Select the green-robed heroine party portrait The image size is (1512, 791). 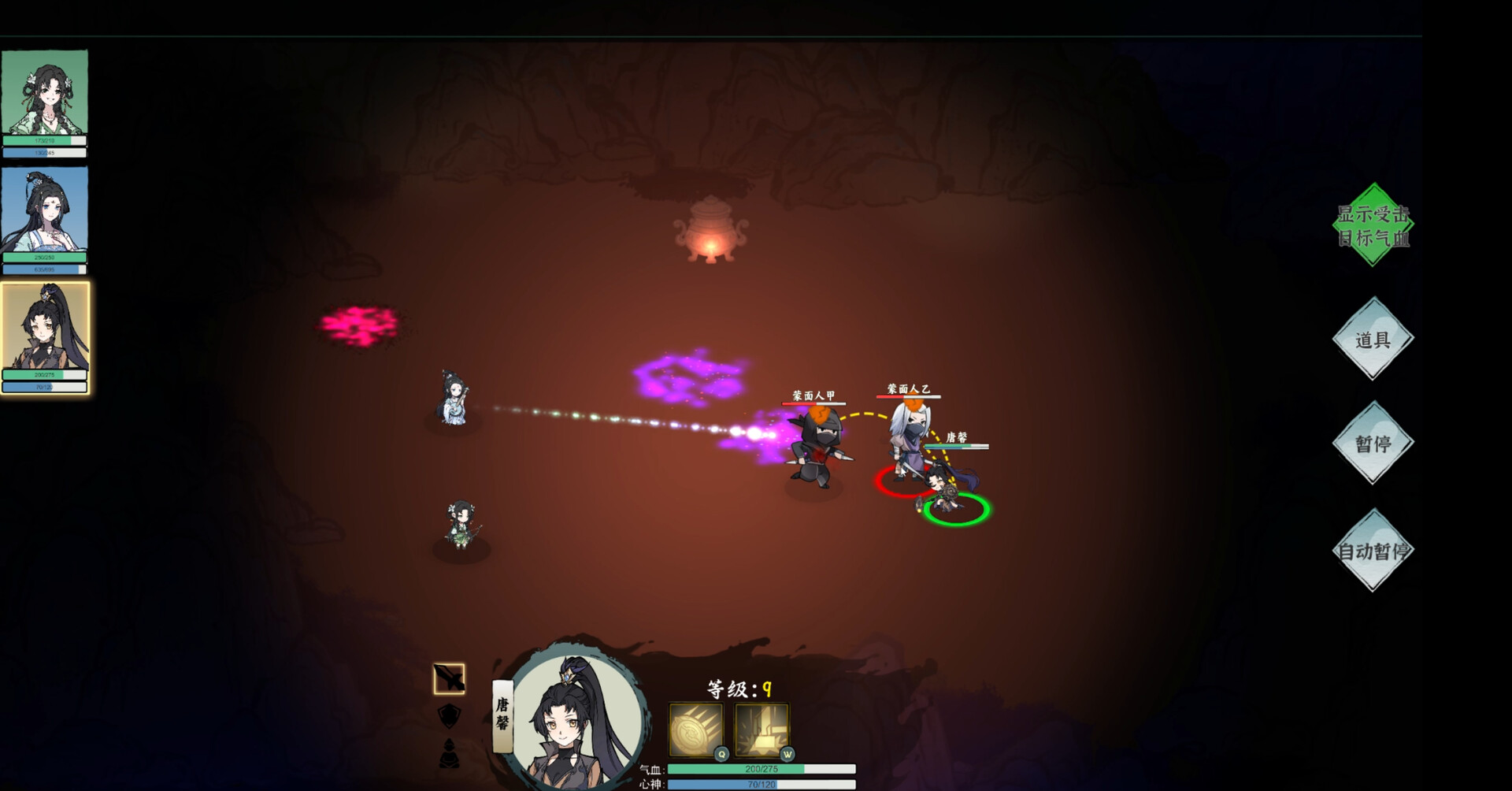pyautogui.click(x=45, y=93)
